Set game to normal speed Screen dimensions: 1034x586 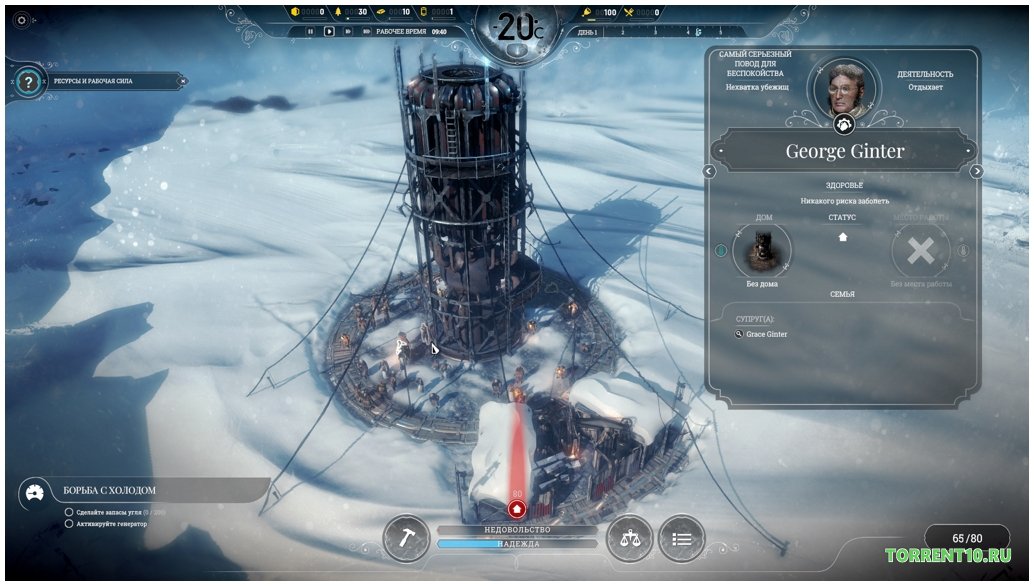point(328,31)
